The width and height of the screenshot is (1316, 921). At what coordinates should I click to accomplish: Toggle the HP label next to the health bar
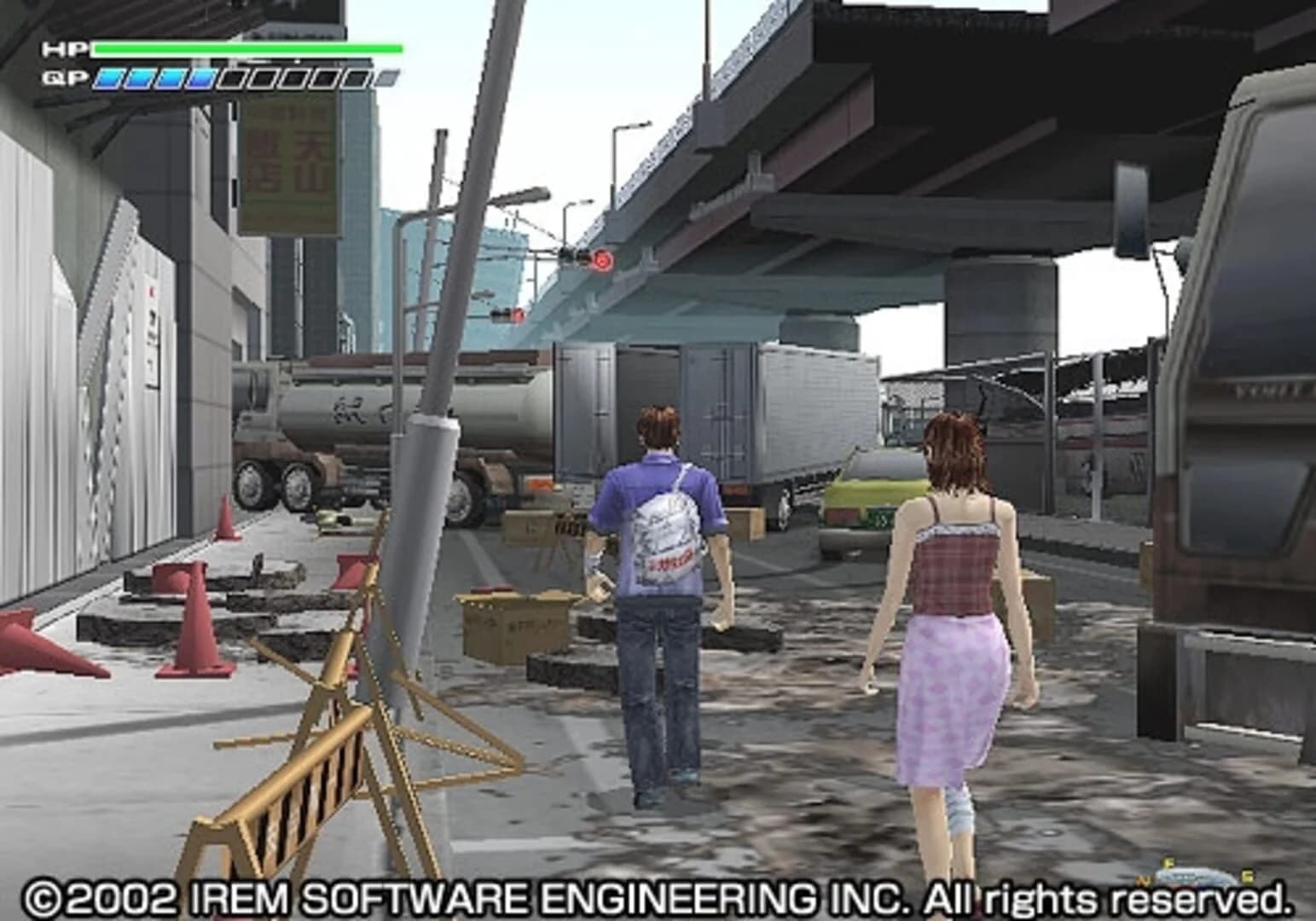(x=64, y=49)
